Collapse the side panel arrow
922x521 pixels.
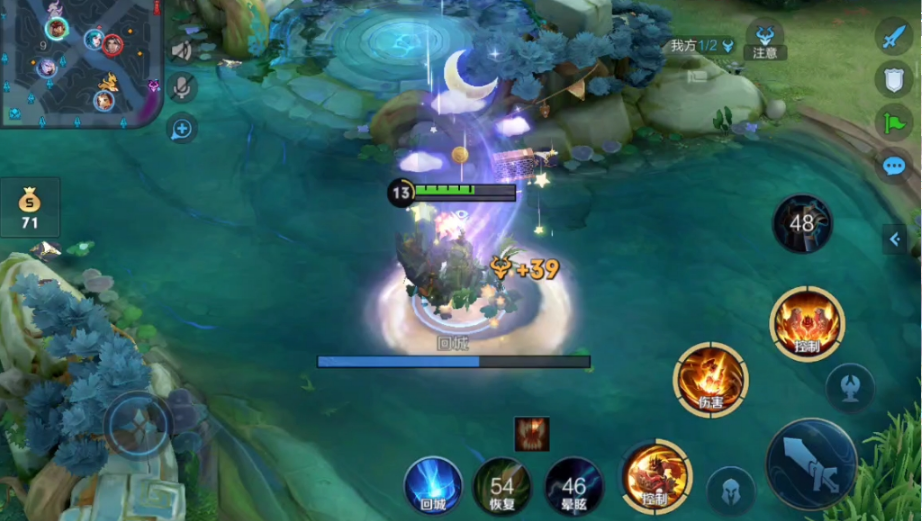(895, 239)
